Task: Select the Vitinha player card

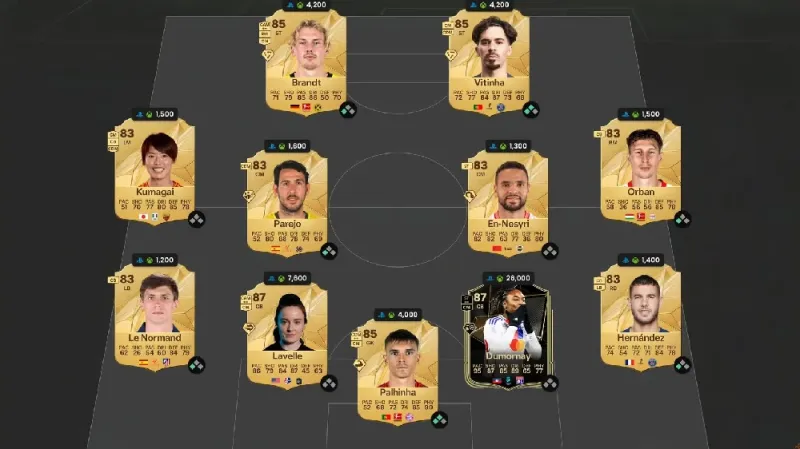Action: click(x=489, y=62)
